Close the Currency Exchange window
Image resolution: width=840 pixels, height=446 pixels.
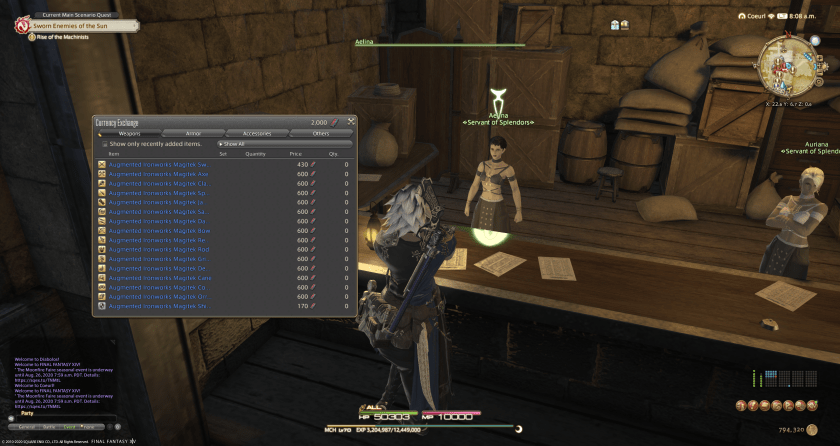[x=351, y=122]
